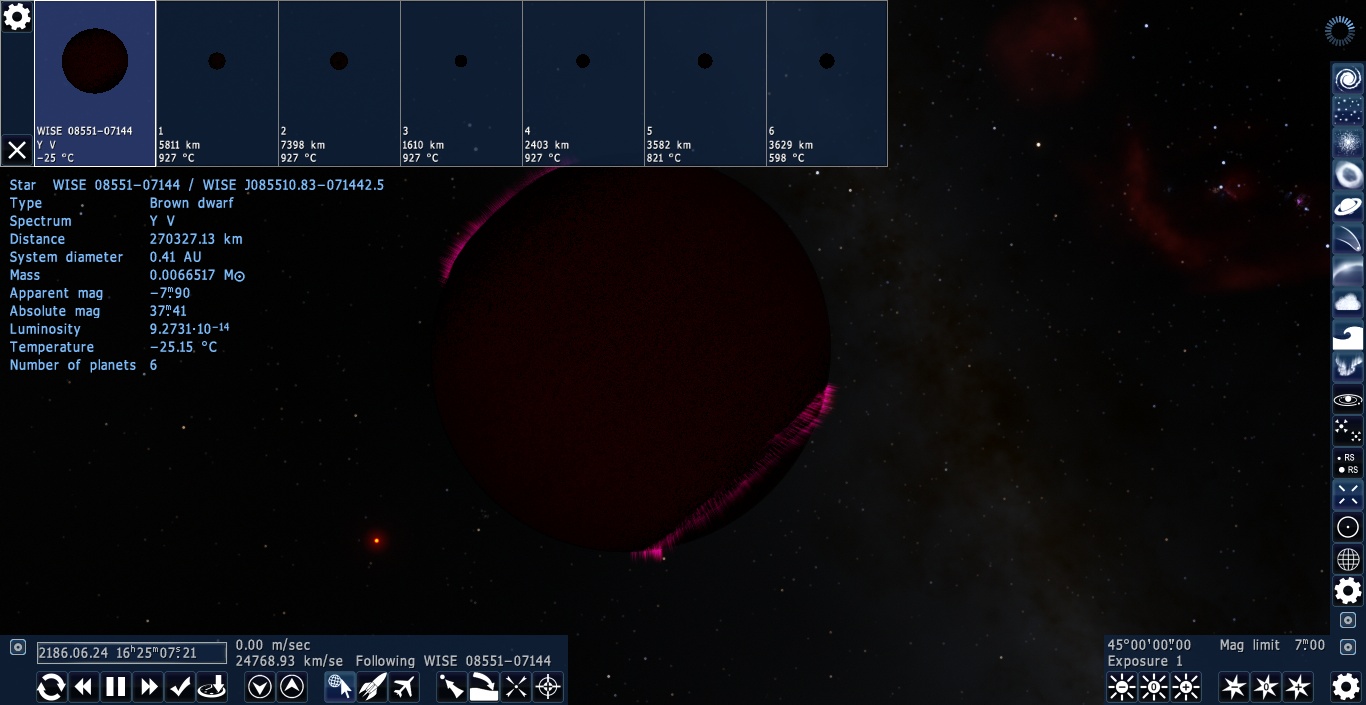Close the system info panel
This screenshot has height=705, width=1366.
[x=17, y=150]
